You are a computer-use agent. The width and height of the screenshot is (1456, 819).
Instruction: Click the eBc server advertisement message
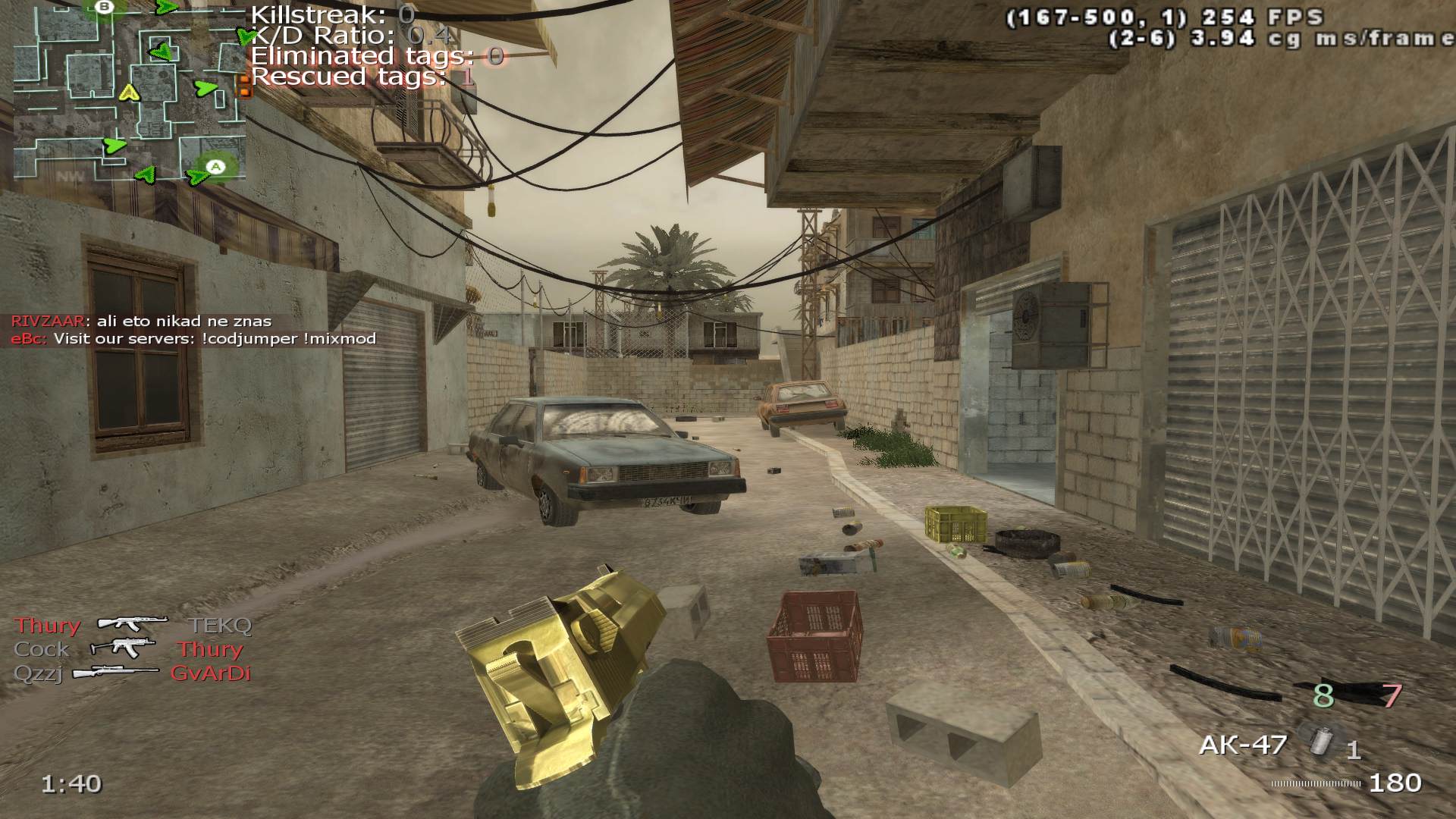193,338
